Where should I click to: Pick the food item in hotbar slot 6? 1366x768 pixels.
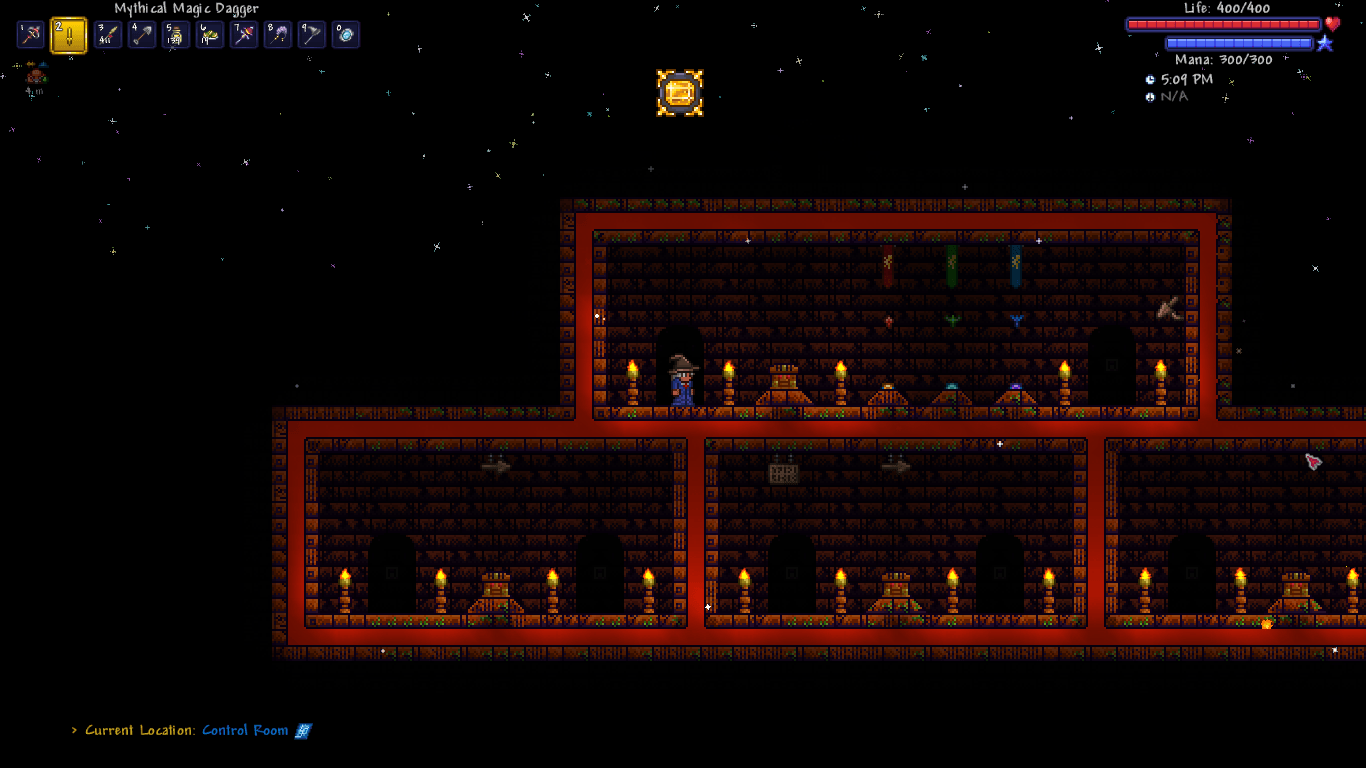click(x=210, y=35)
